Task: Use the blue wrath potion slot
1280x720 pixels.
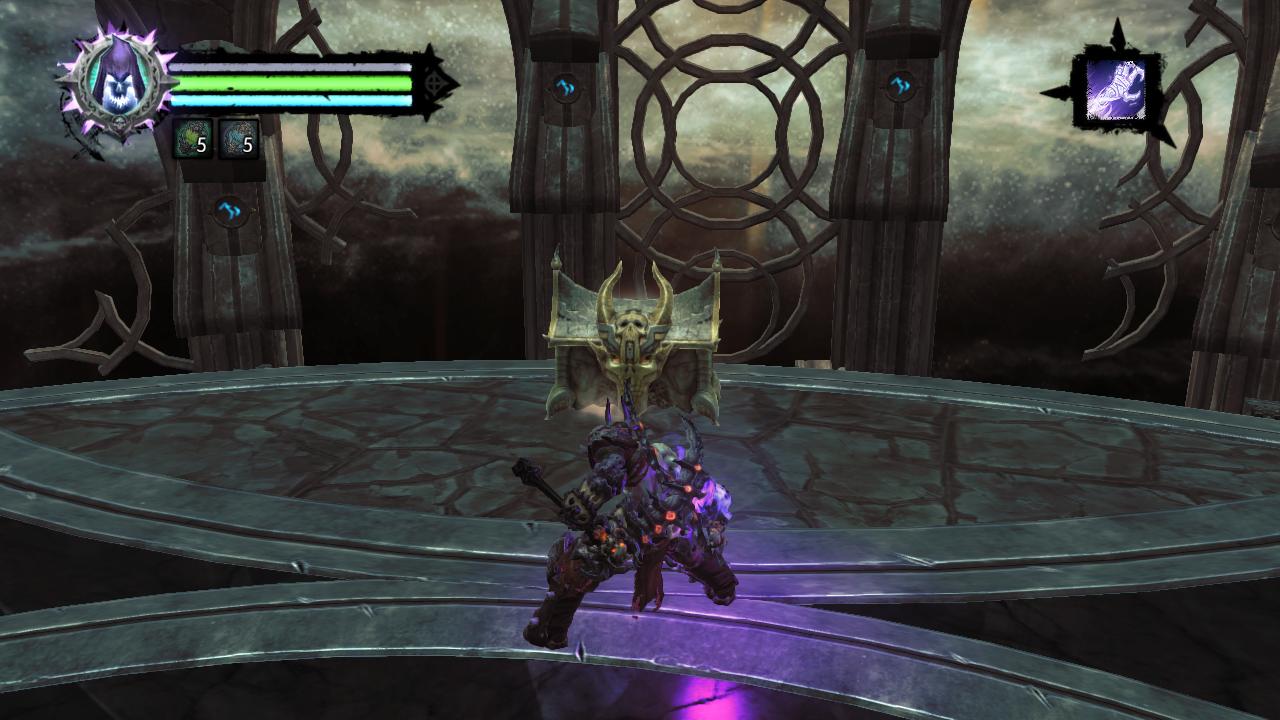Action: click(x=238, y=140)
